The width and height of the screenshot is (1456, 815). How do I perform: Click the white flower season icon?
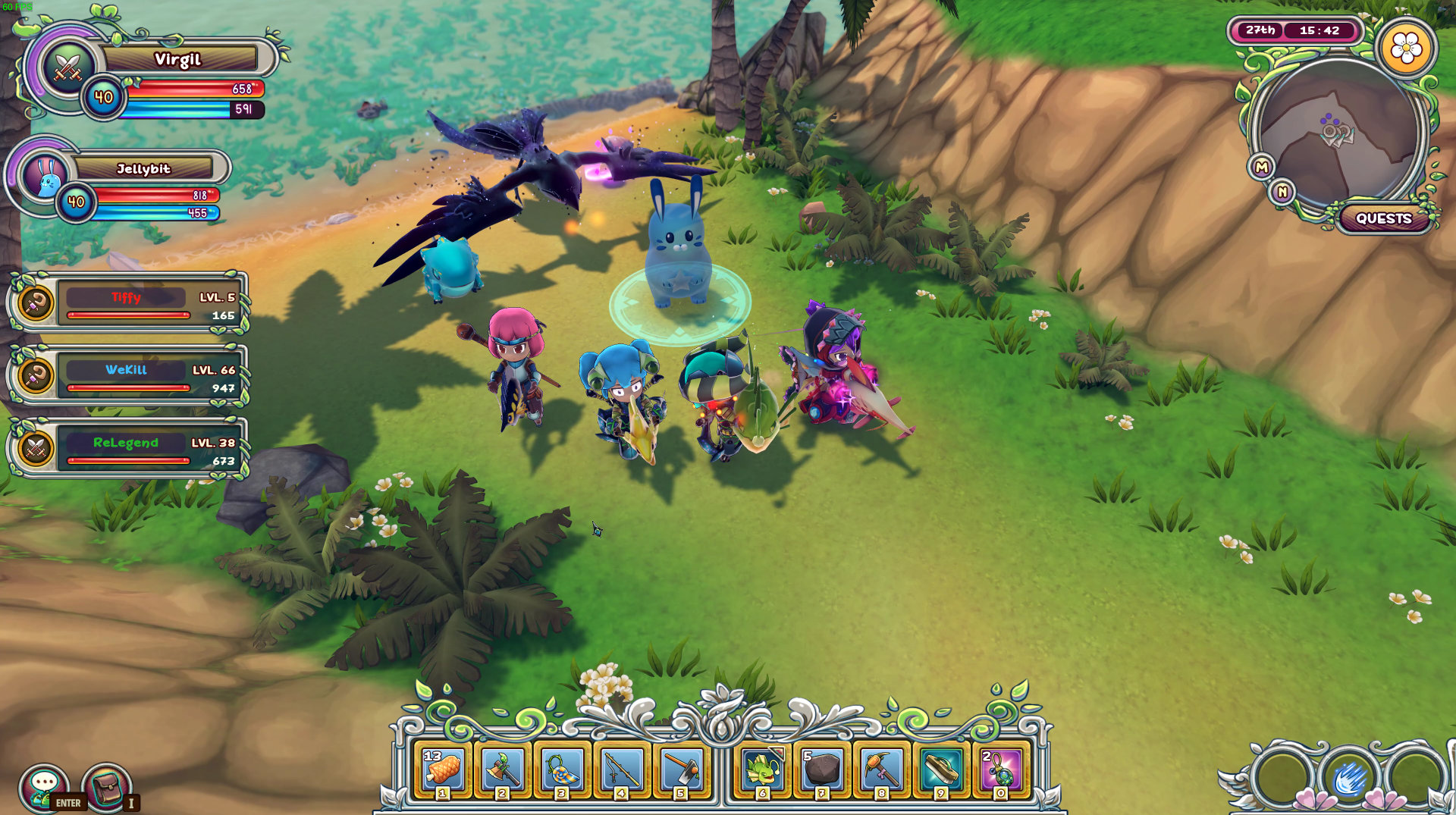(1406, 49)
